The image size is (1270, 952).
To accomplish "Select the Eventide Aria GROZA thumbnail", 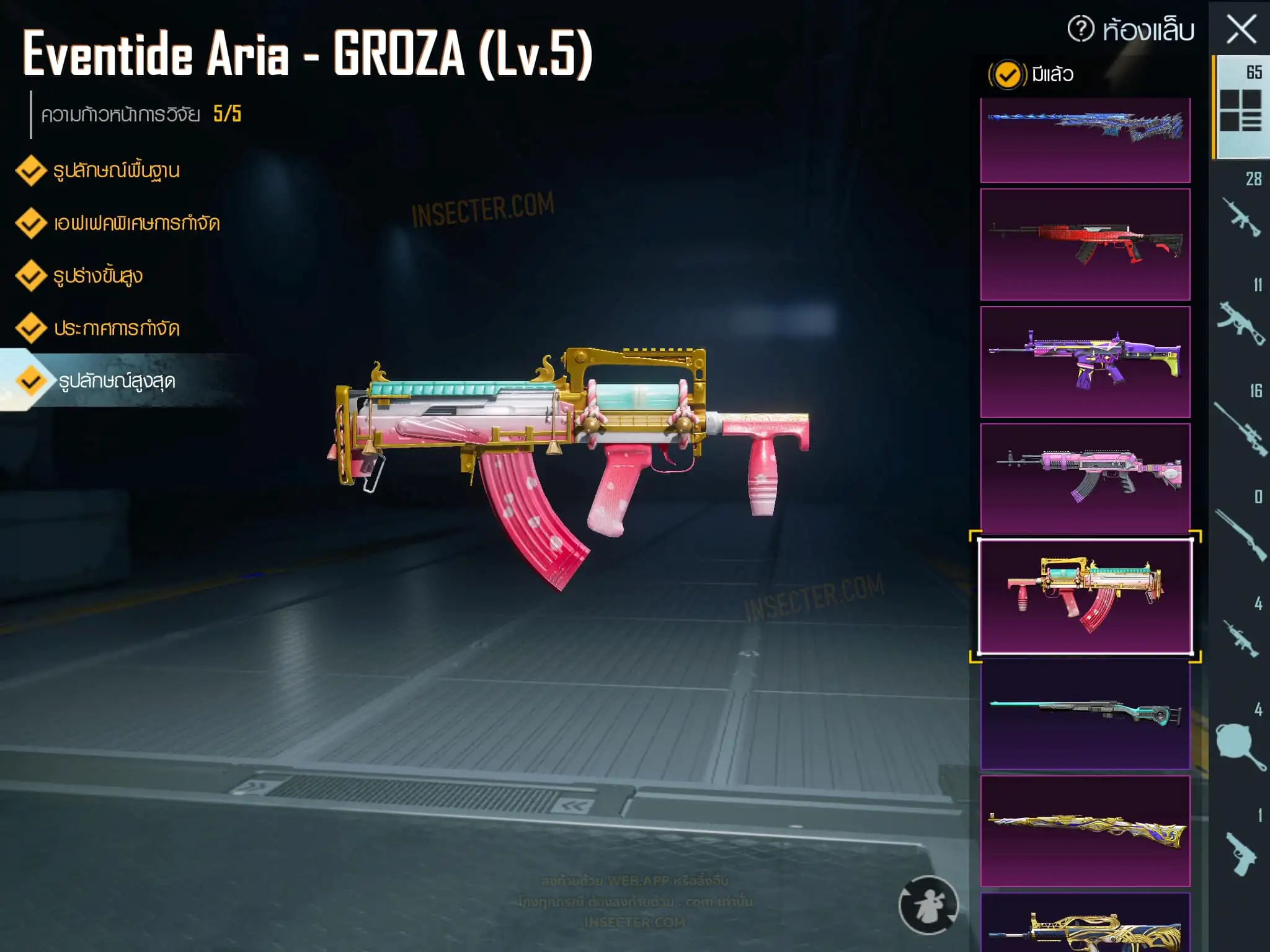I will (x=1085, y=596).
